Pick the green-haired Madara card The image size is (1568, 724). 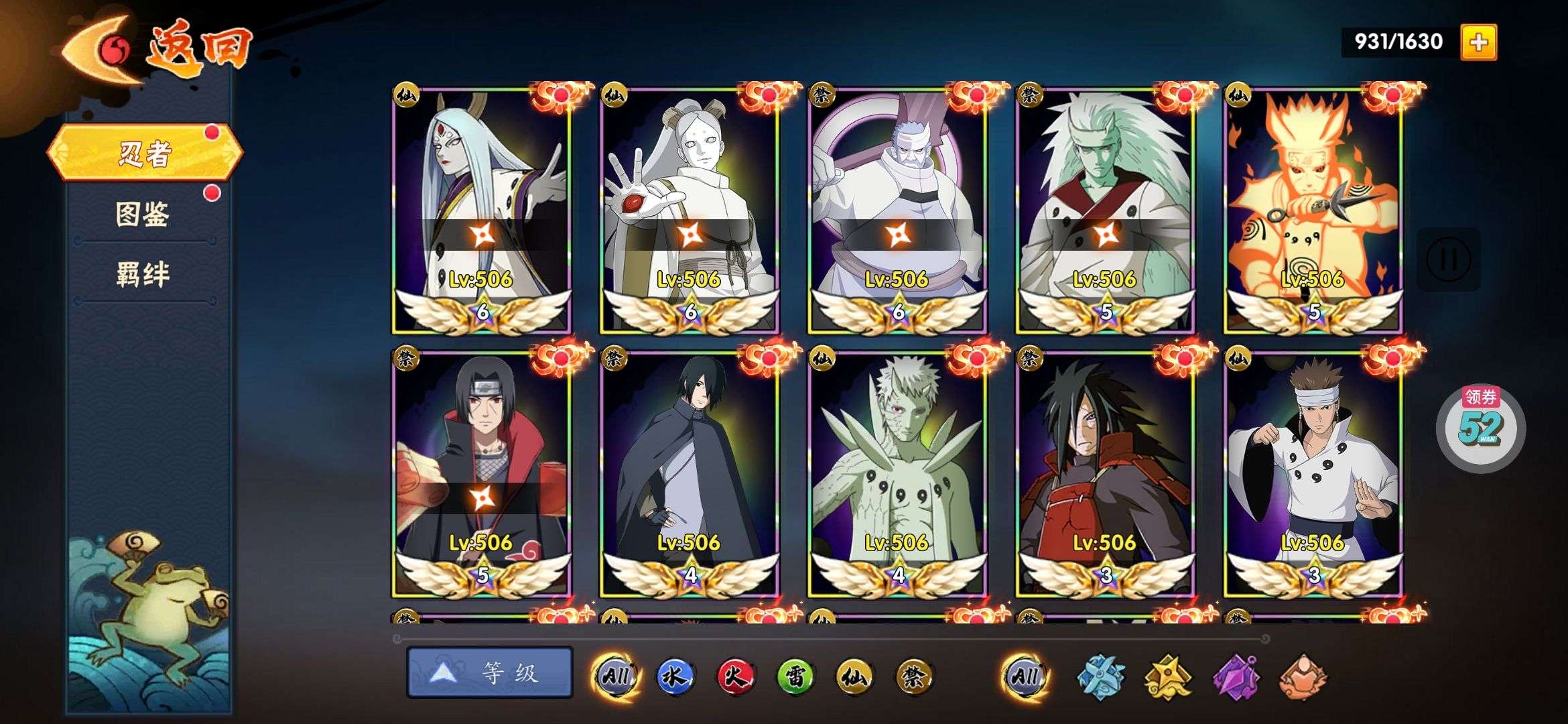pos(1105,209)
